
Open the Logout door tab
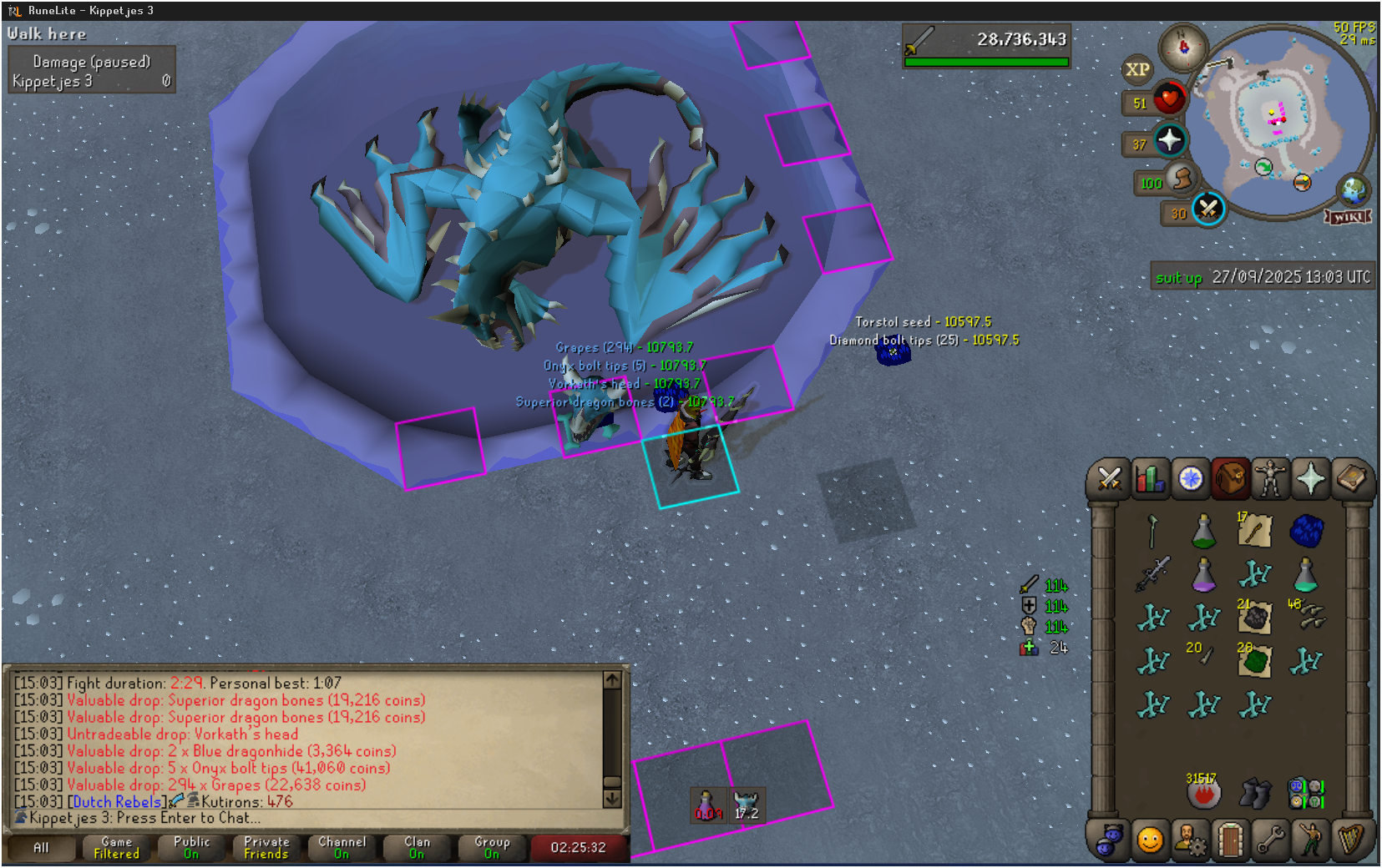pyautogui.click(x=1230, y=840)
